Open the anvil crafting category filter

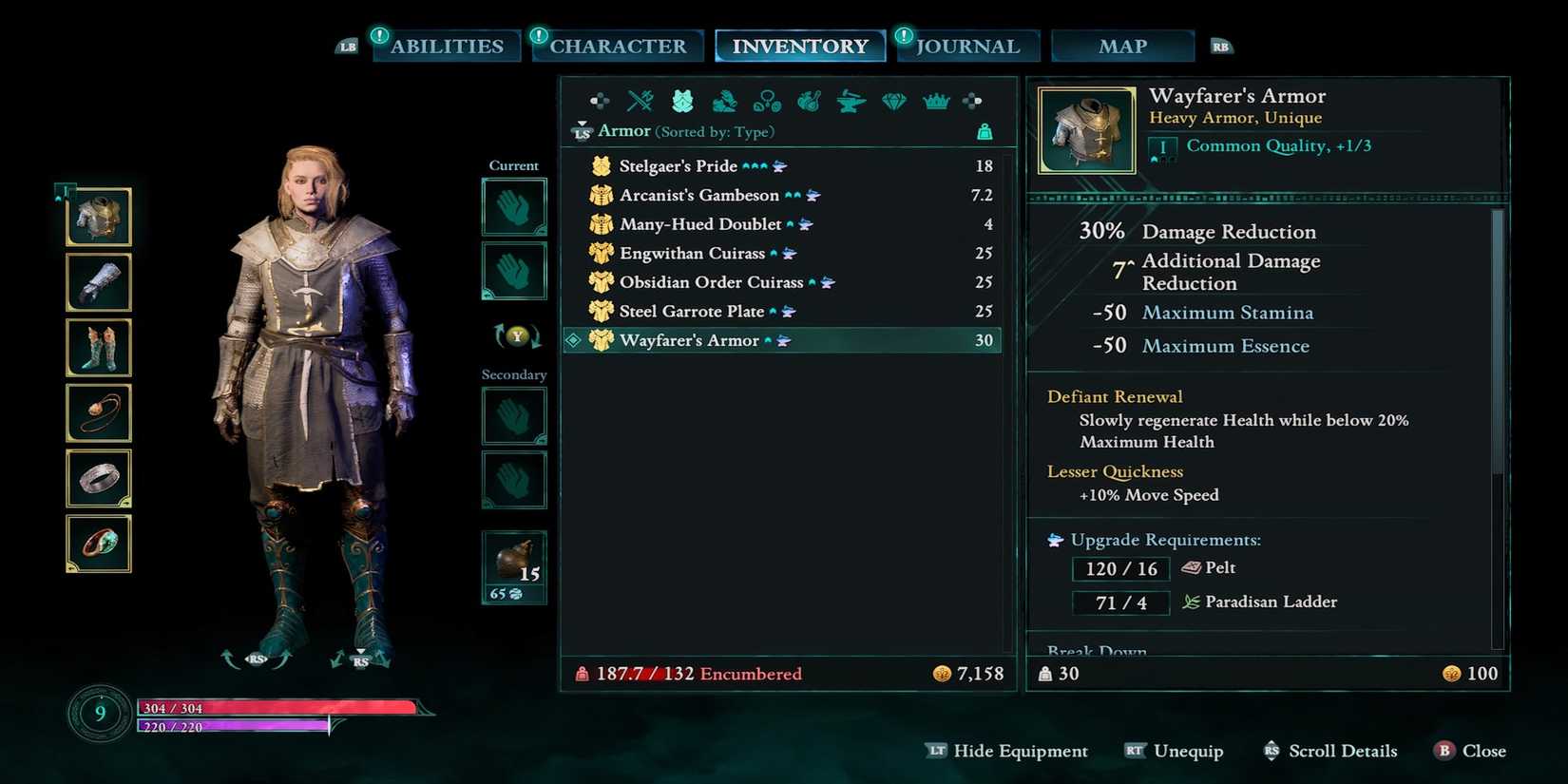[x=850, y=100]
